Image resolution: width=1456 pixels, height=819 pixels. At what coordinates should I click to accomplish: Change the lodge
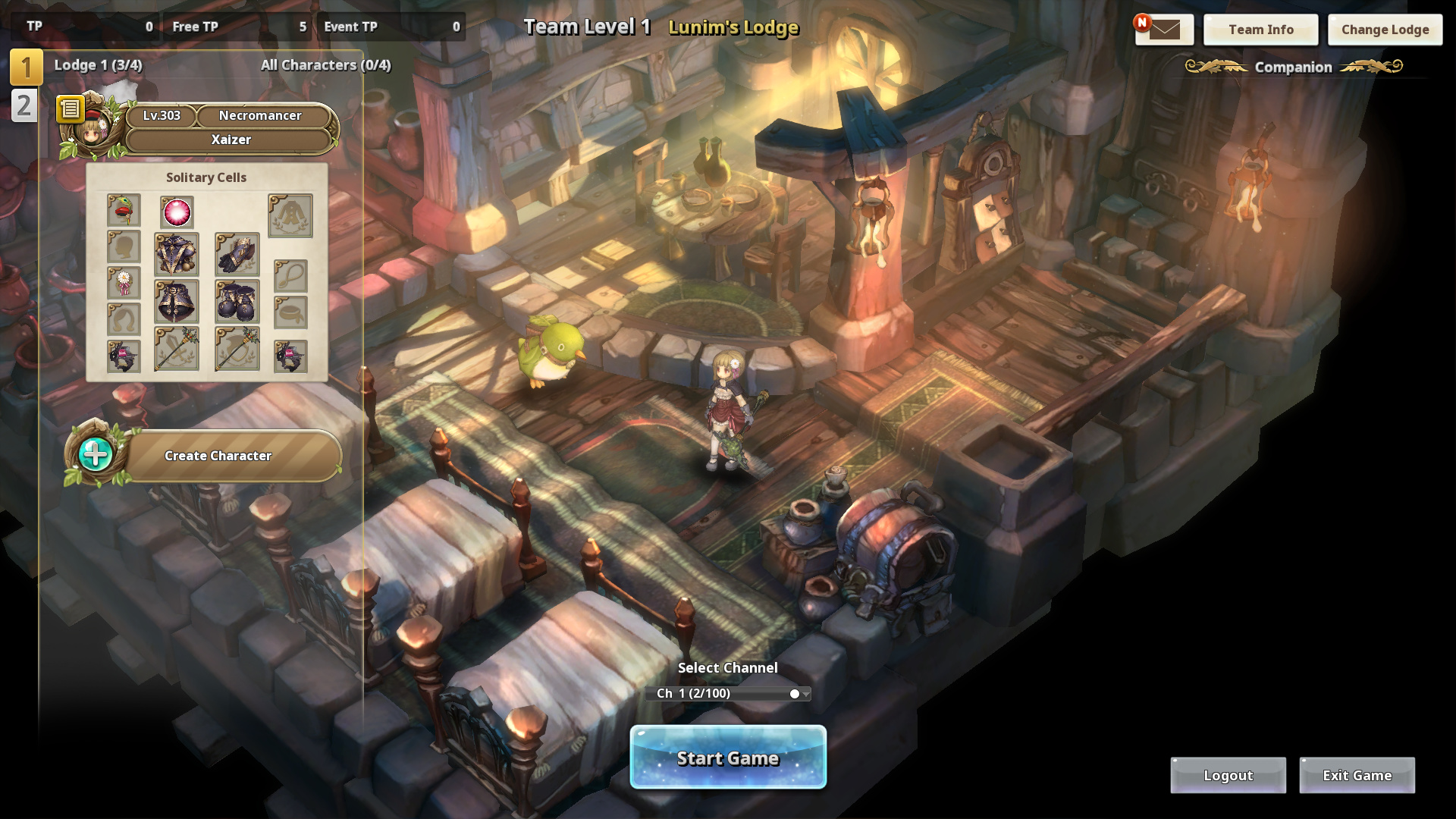(x=1385, y=30)
